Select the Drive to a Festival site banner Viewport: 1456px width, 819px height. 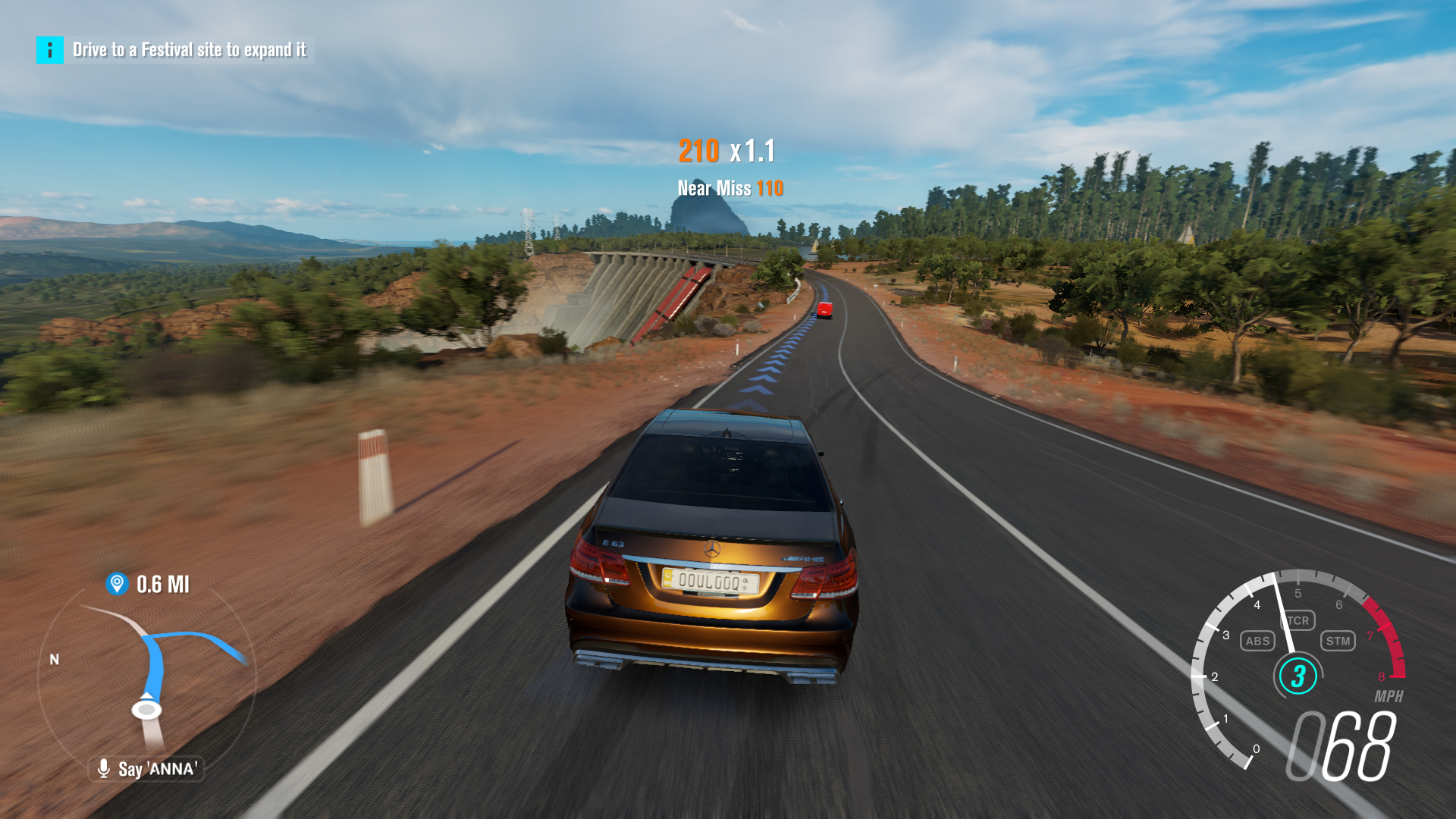coord(190,52)
